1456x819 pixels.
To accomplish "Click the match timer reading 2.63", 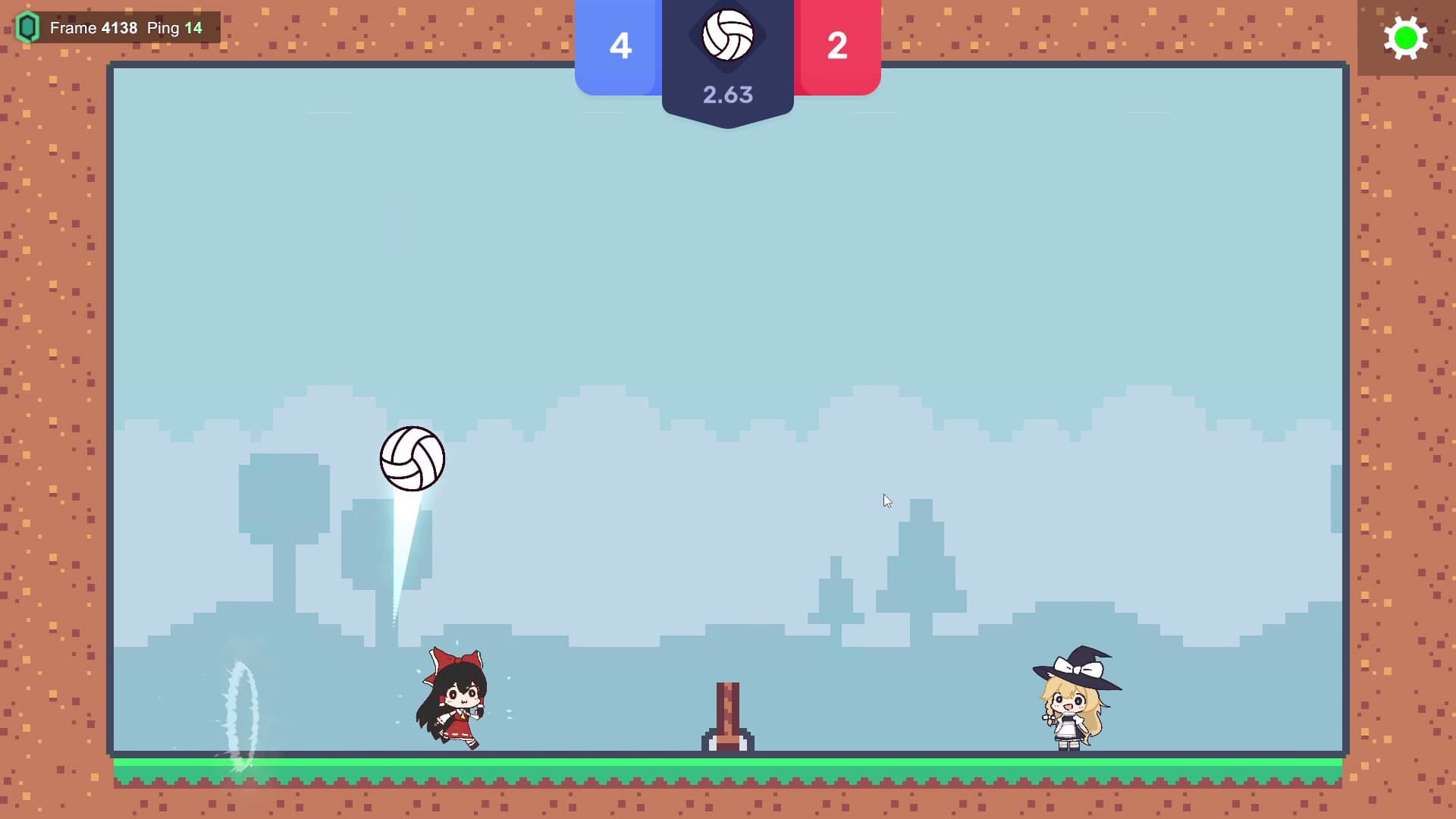I will point(728,94).
